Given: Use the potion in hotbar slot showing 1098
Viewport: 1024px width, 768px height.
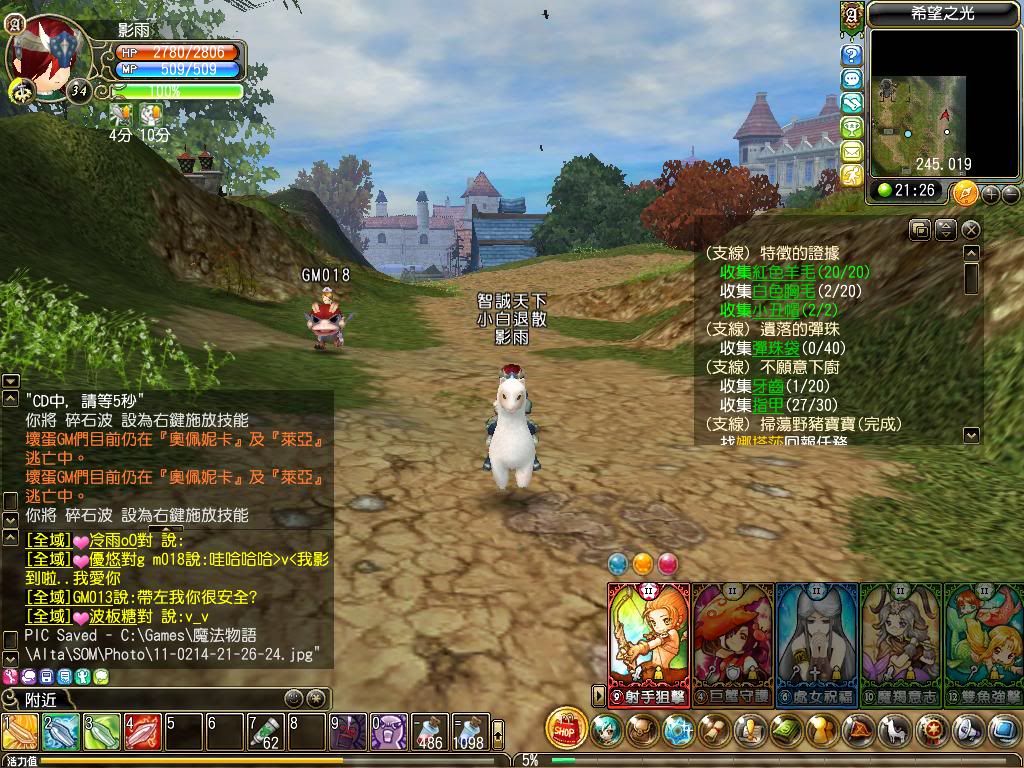Looking at the screenshot, I should pyautogui.click(x=468, y=731).
